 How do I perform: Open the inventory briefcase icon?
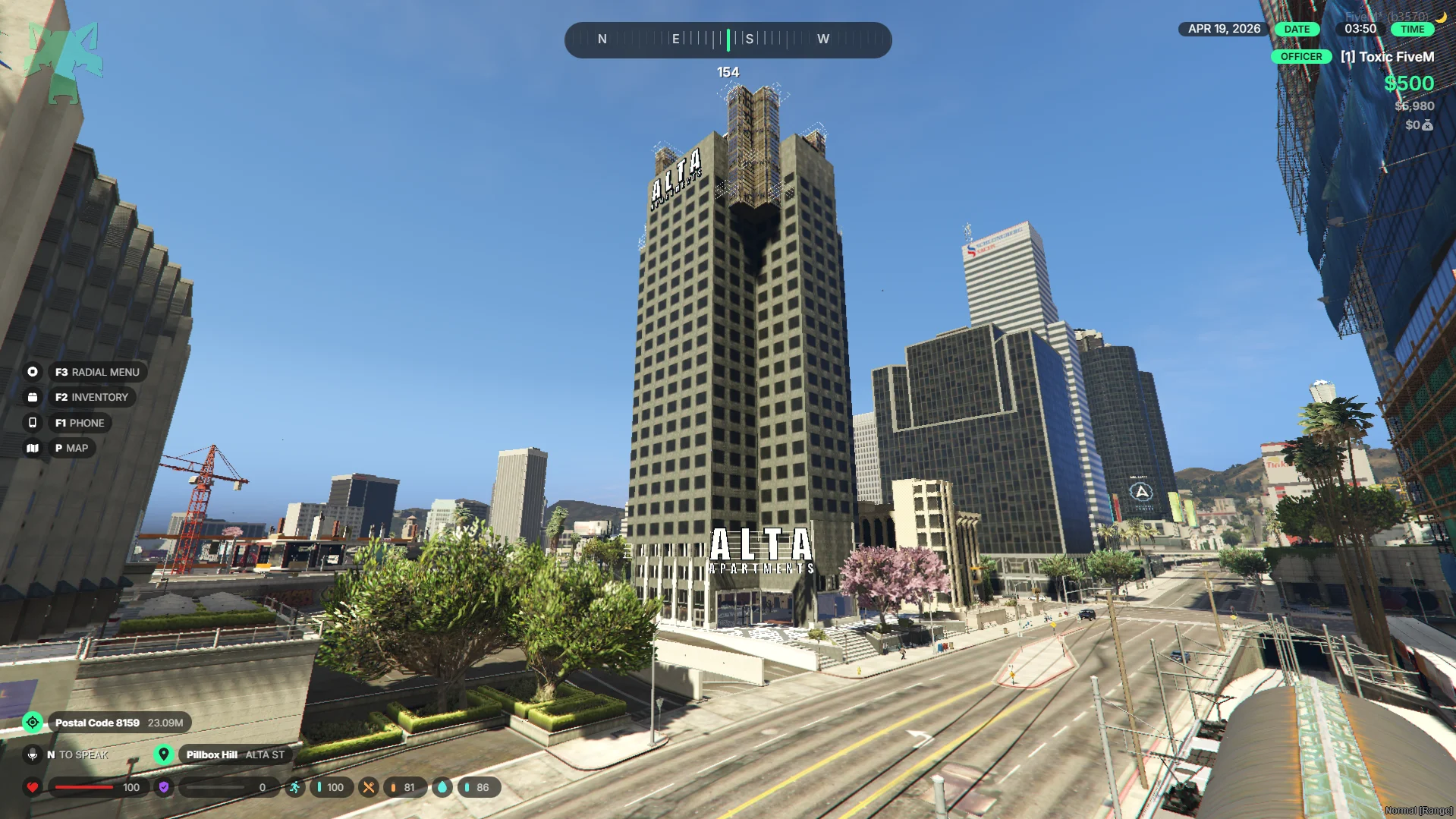pyautogui.click(x=33, y=397)
